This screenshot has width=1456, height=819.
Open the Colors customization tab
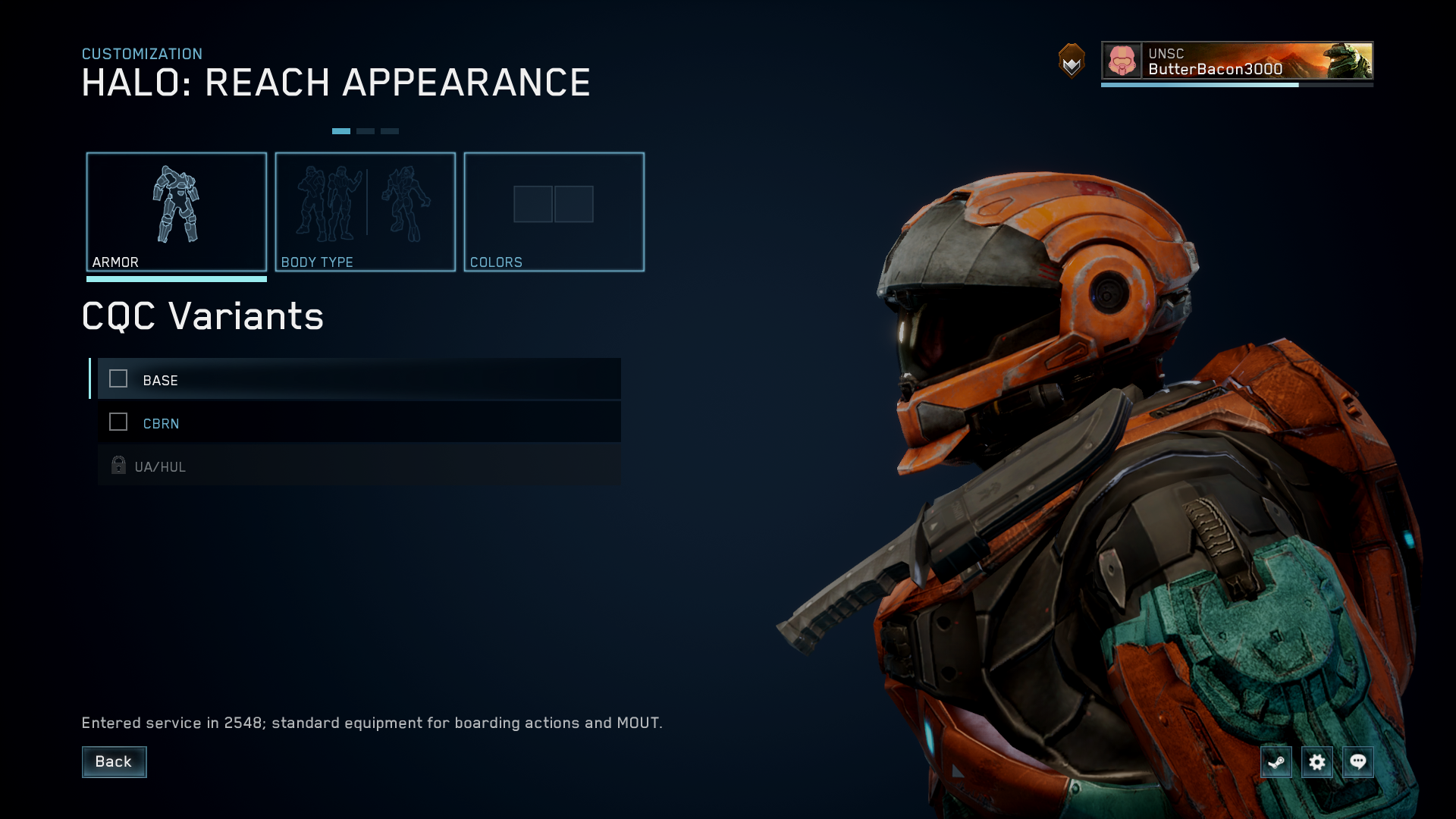click(554, 212)
